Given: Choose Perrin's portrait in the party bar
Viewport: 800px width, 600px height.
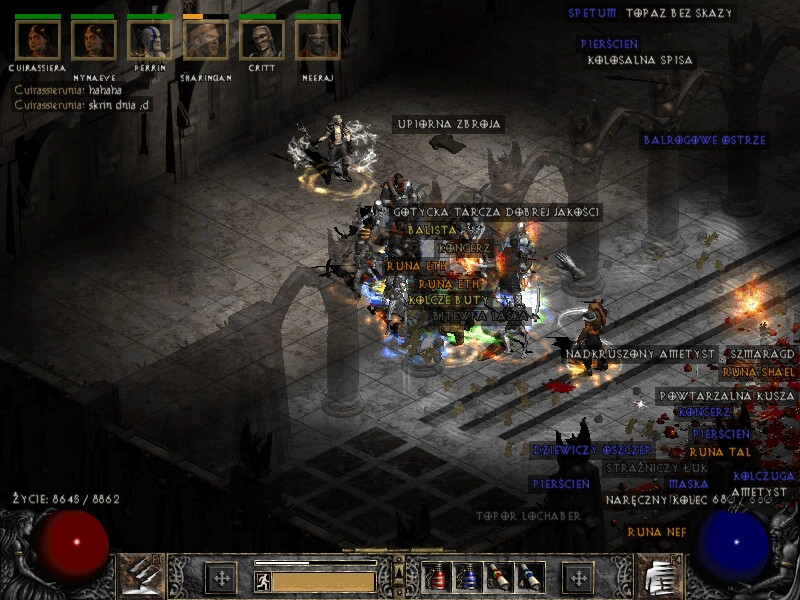Looking at the screenshot, I should (149, 40).
